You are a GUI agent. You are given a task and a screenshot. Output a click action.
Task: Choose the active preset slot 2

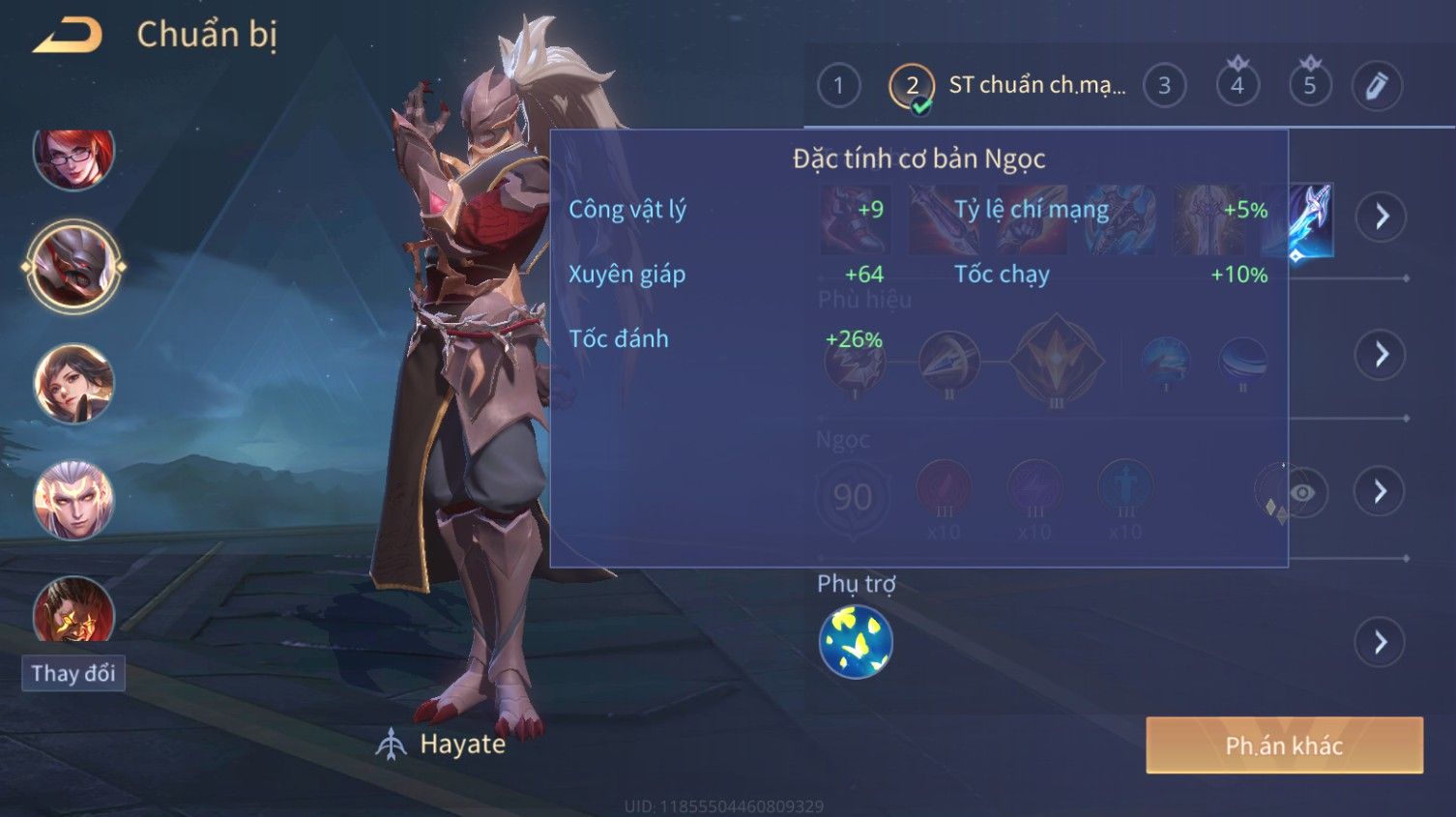[x=912, y=86]
